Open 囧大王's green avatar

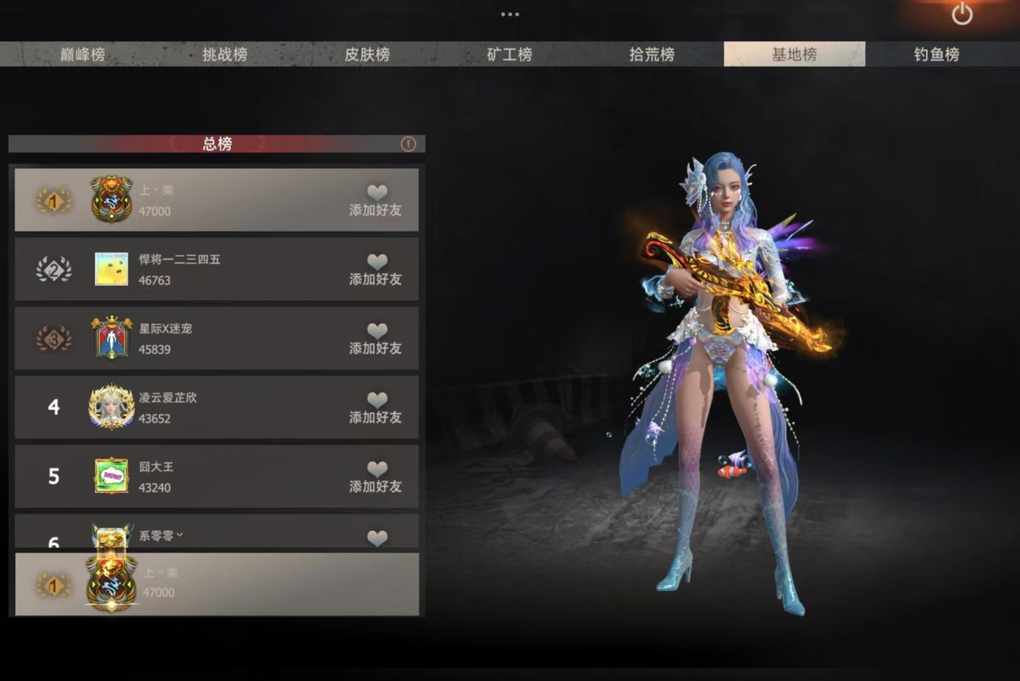coord(111,476)
